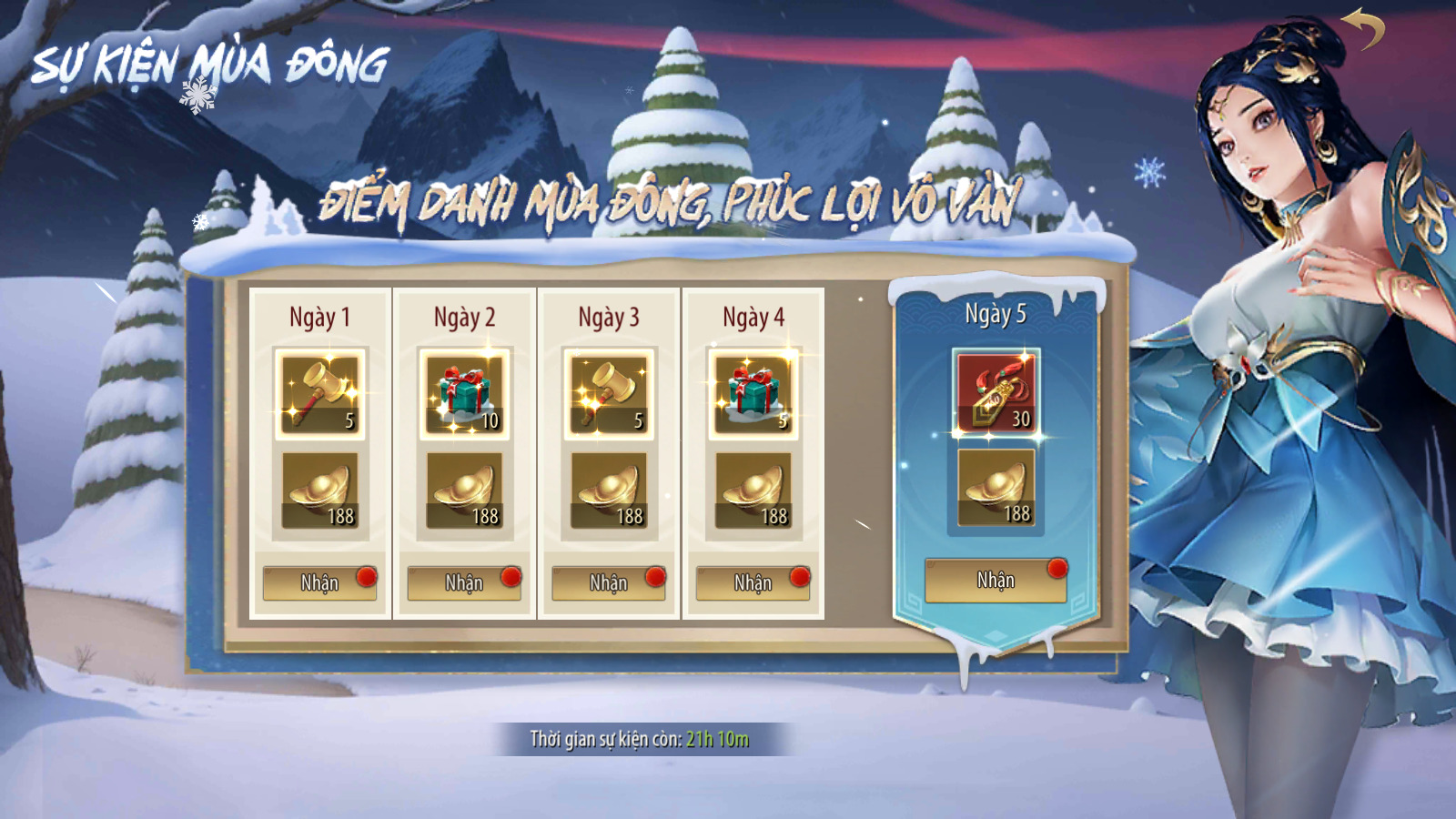Inspect the Ngày 5 red token item
Viewport: 1456px width, 819px height.
996,392
